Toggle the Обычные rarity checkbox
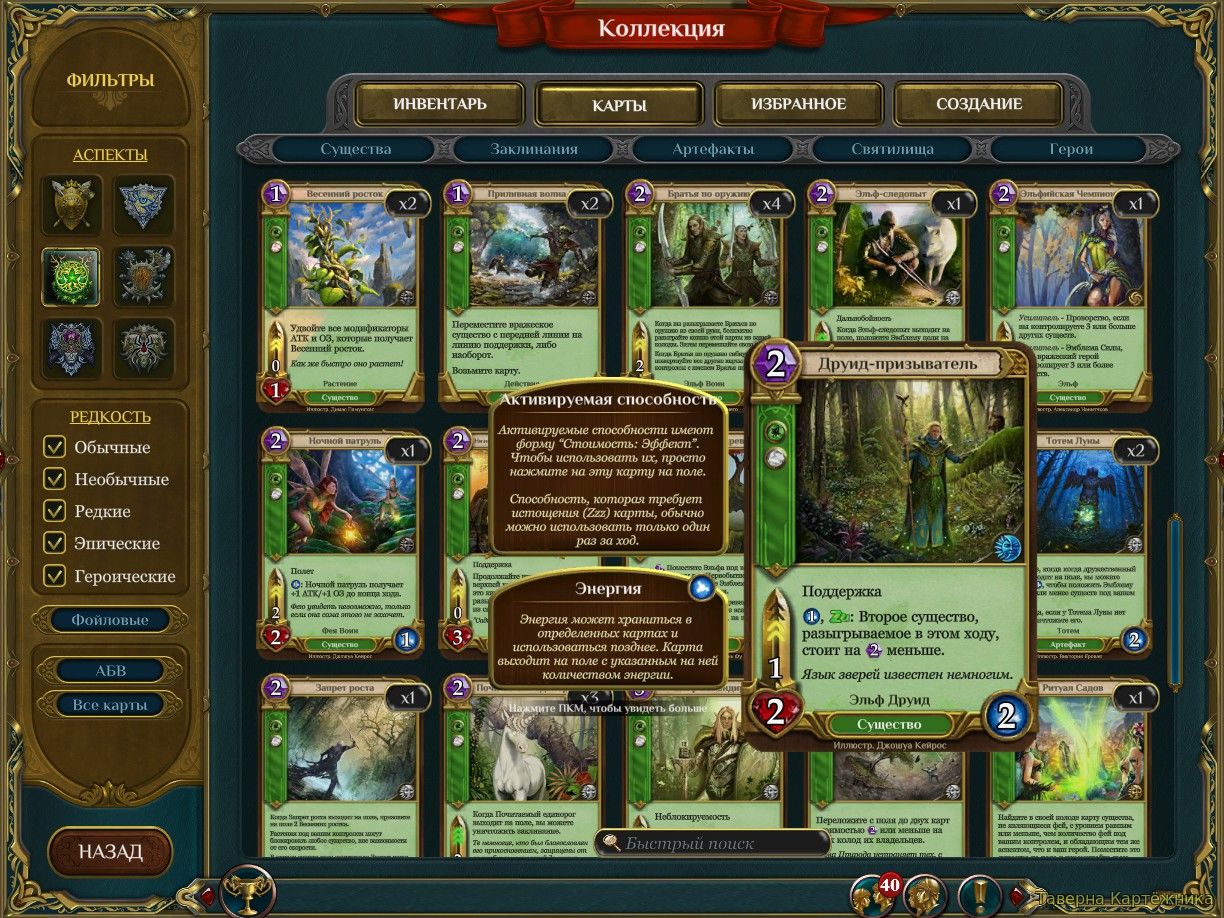 coord(55,447)
